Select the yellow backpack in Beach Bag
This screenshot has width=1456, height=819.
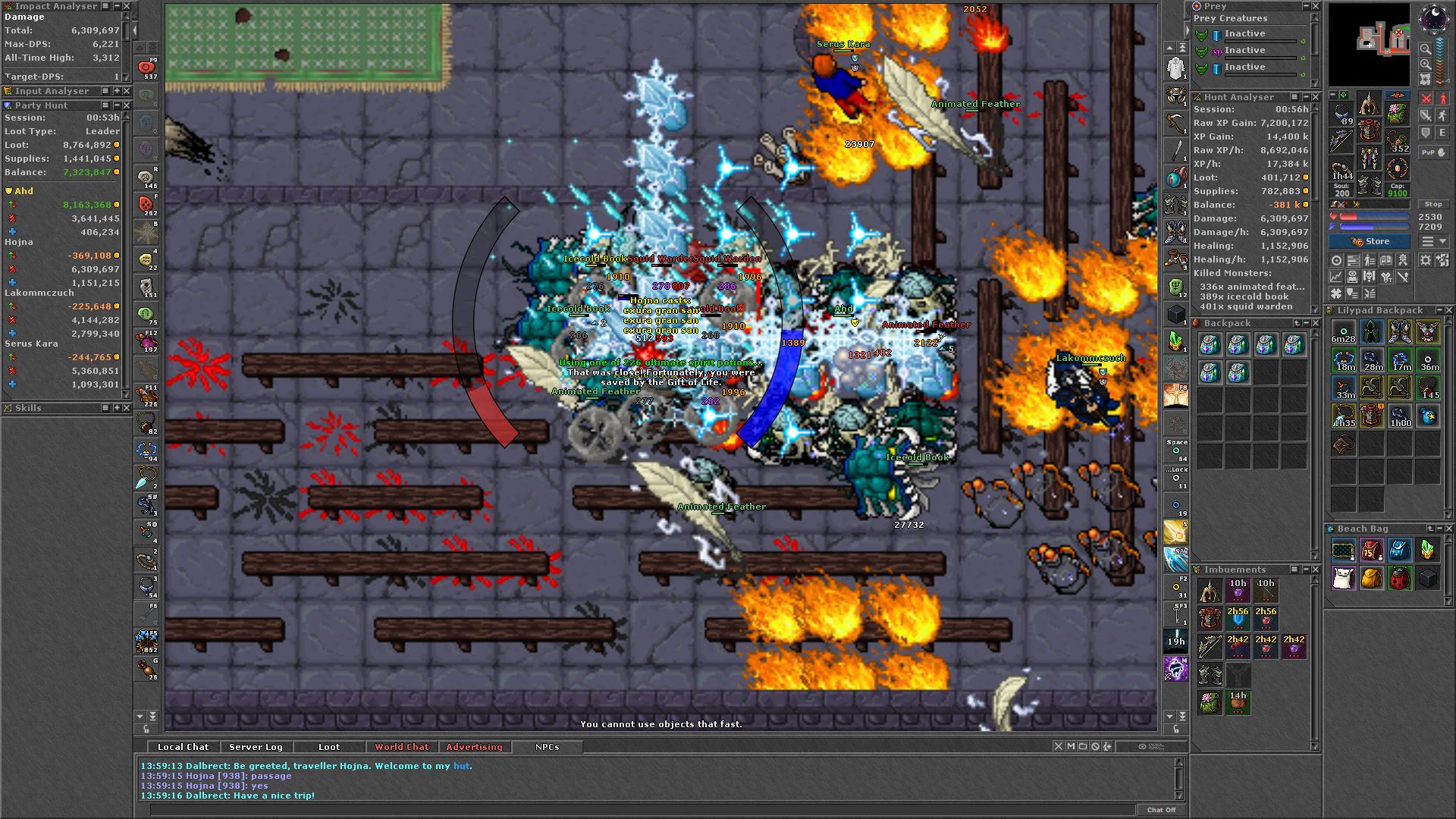click(x=1371, y=579)
